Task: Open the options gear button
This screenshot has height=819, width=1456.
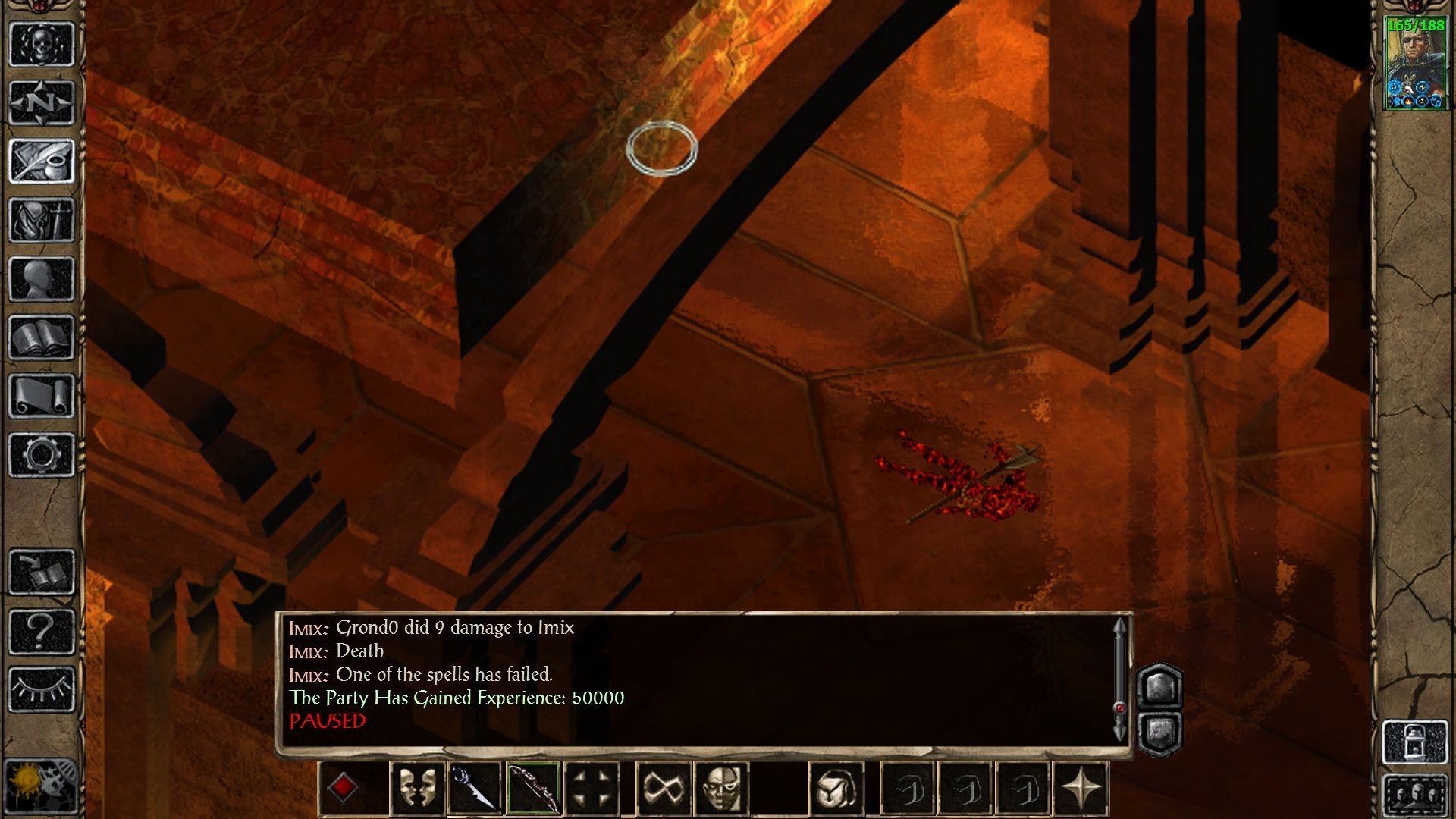Action: point(42,455)
